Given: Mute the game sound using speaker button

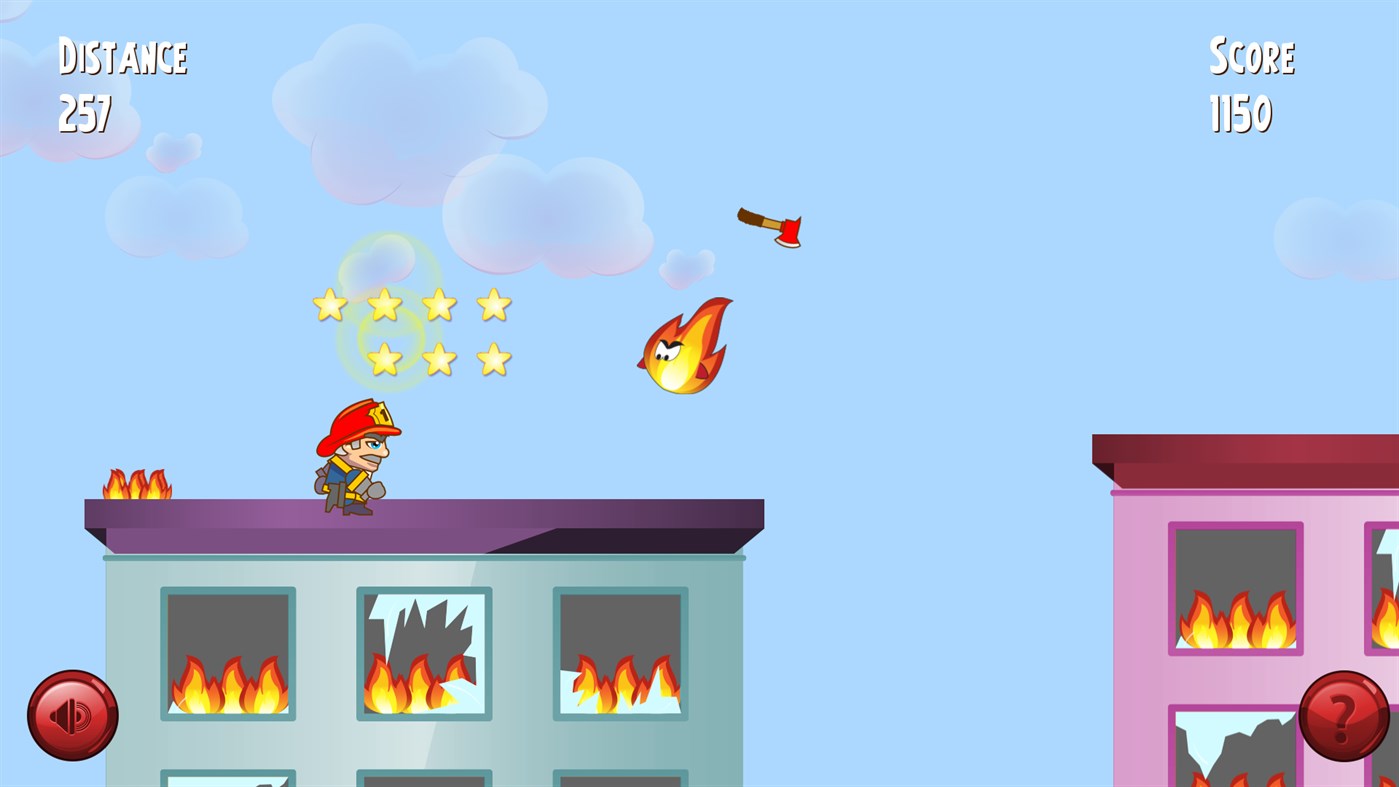Looking at the screenshot, I should click(x=72, y=716).
